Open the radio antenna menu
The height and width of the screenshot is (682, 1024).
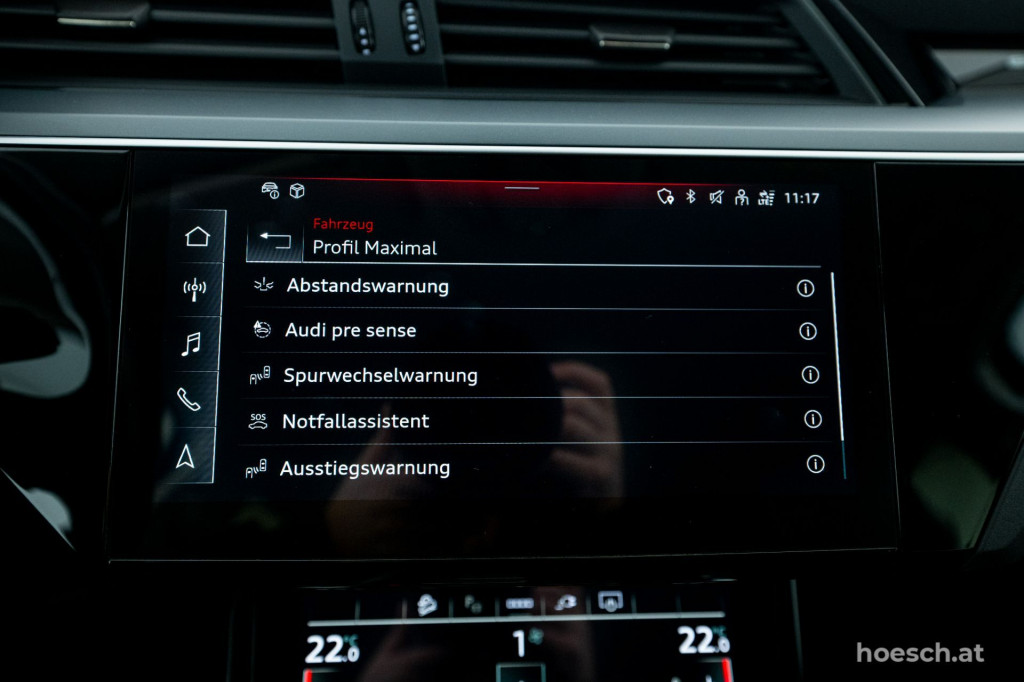coord(194,290)
